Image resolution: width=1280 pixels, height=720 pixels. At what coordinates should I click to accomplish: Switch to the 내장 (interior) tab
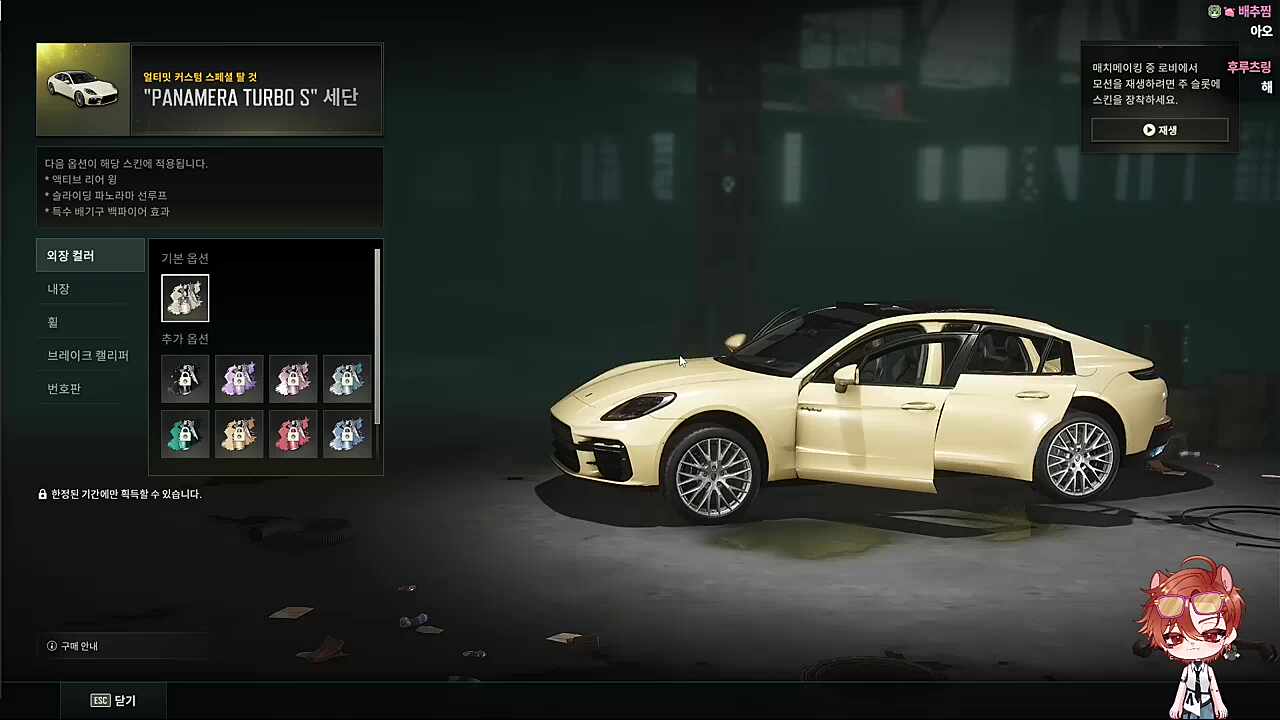pos(90,289)
